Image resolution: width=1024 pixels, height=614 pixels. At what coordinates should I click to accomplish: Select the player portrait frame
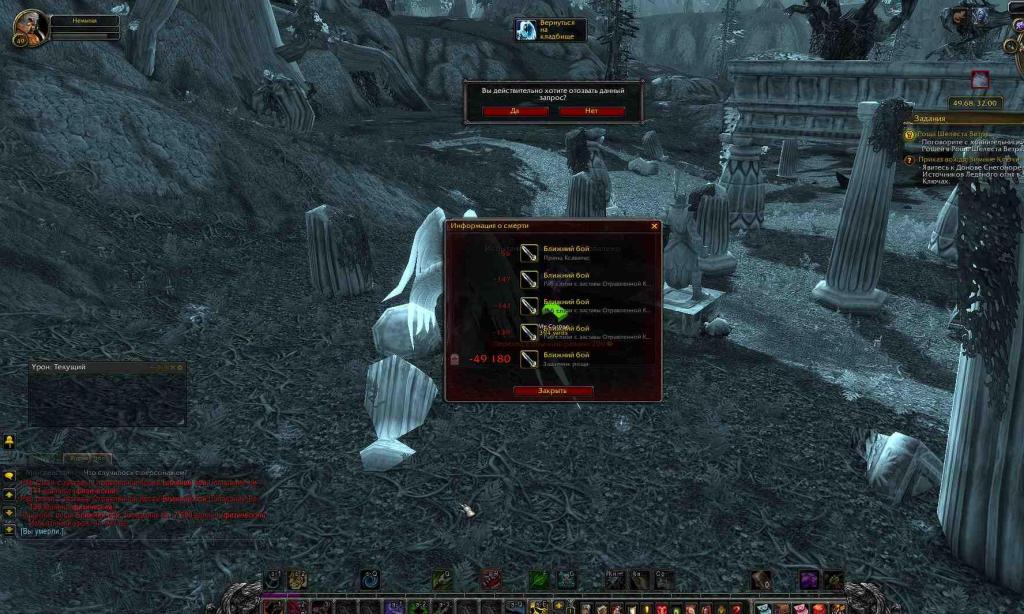(x=30, y=28)
